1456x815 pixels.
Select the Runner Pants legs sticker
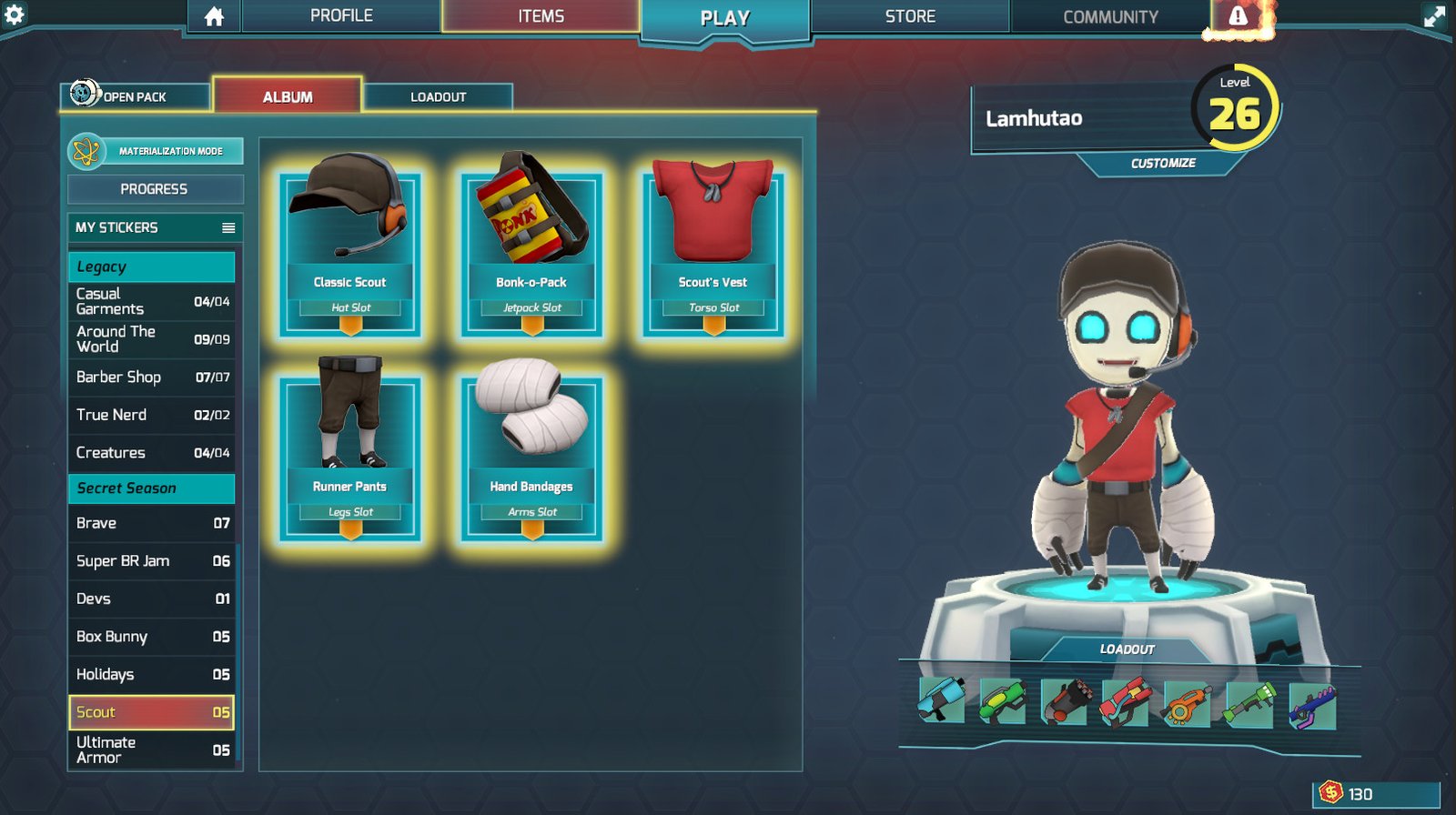350,455
